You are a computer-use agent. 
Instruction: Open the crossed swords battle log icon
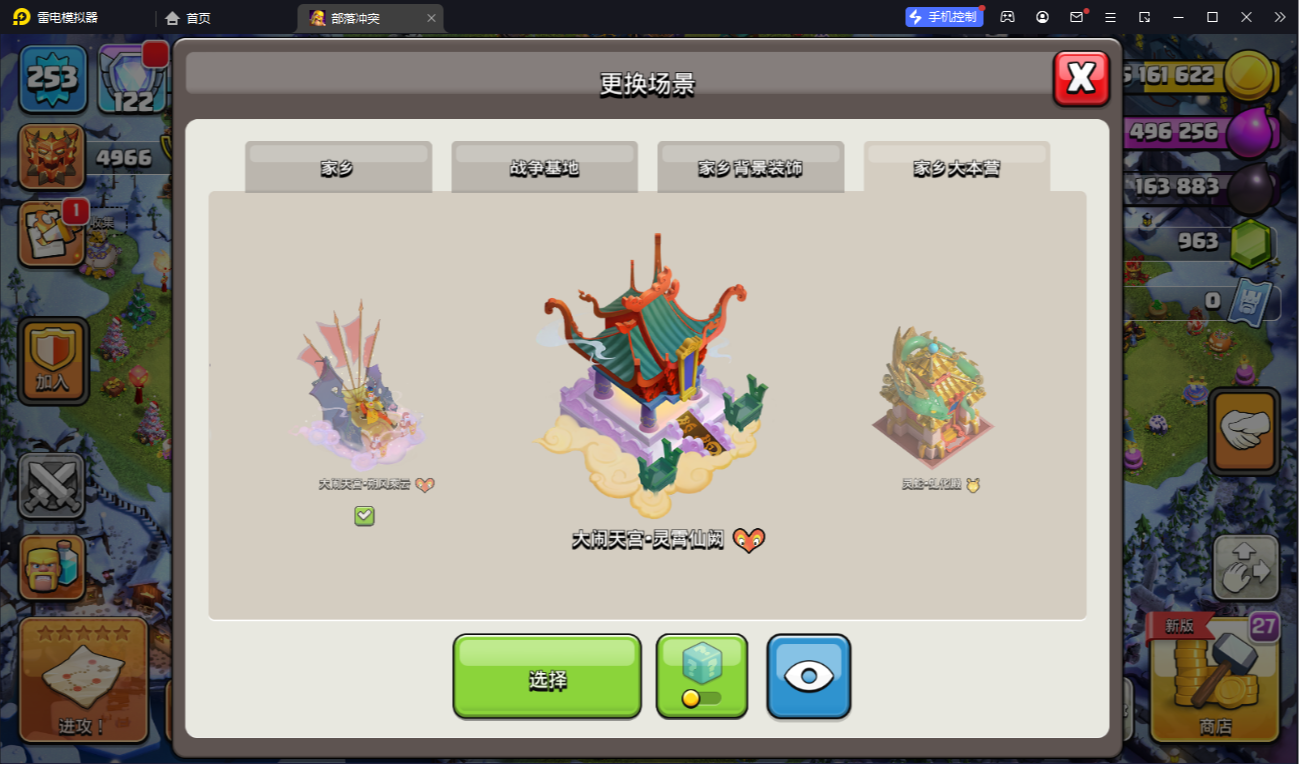pos(51,487)
